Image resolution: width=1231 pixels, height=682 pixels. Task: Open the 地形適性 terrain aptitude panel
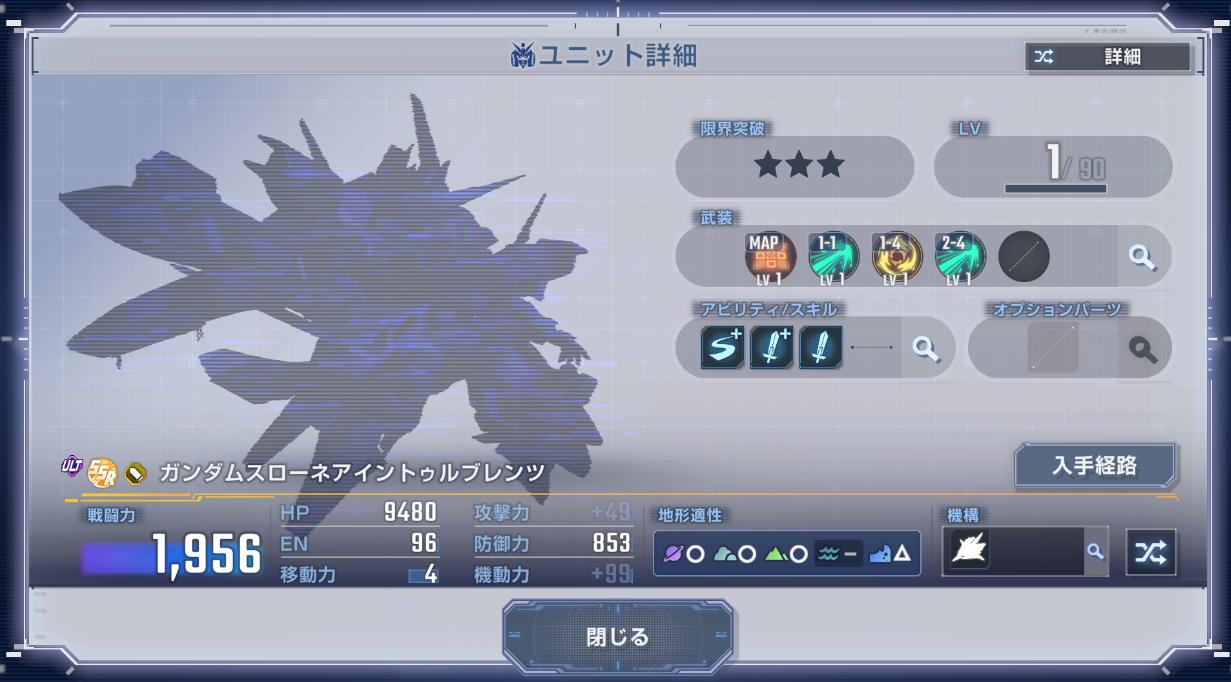click(786, 553)
